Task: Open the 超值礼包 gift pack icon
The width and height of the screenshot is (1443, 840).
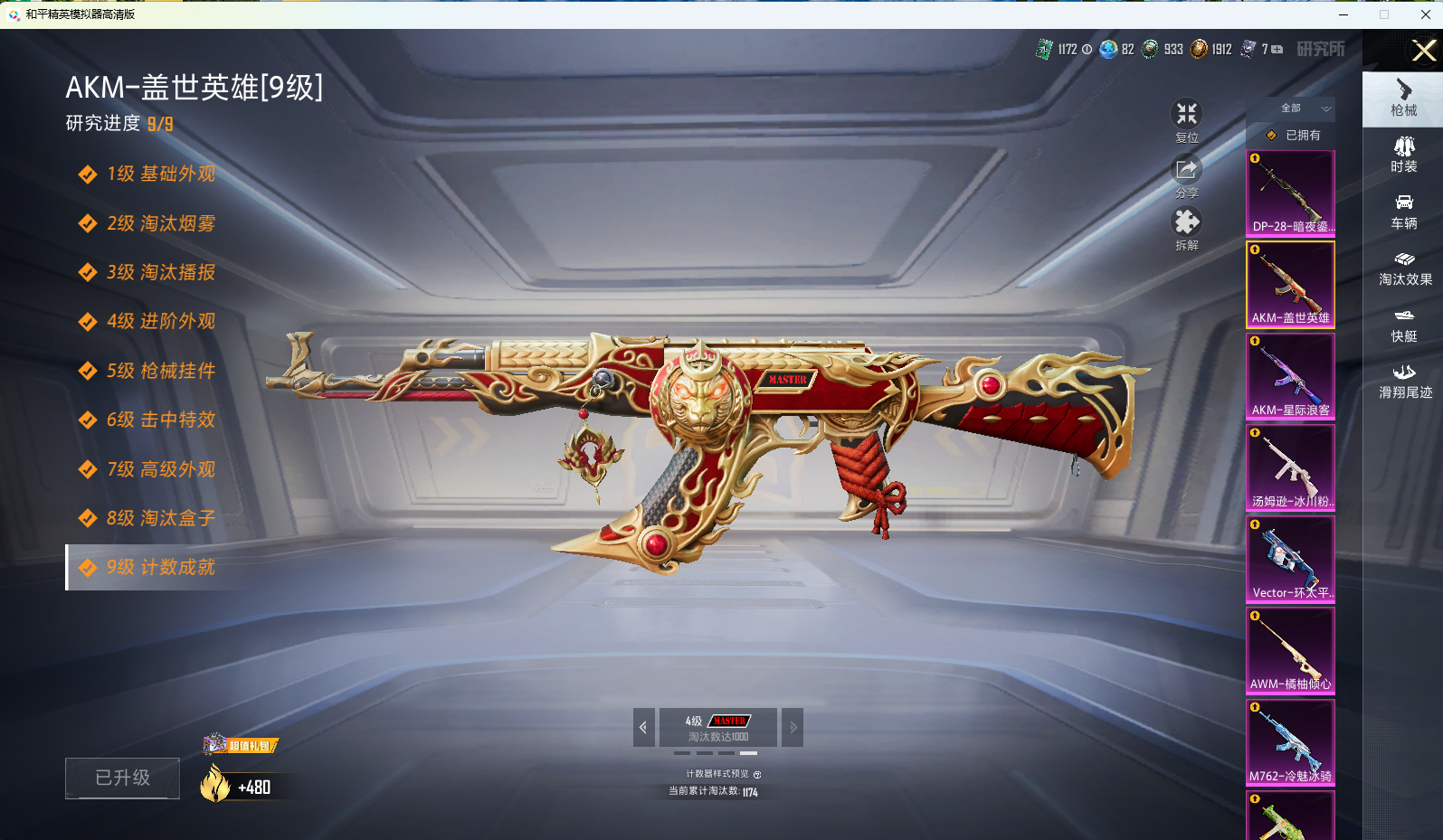Action: (x=240, y=745)
